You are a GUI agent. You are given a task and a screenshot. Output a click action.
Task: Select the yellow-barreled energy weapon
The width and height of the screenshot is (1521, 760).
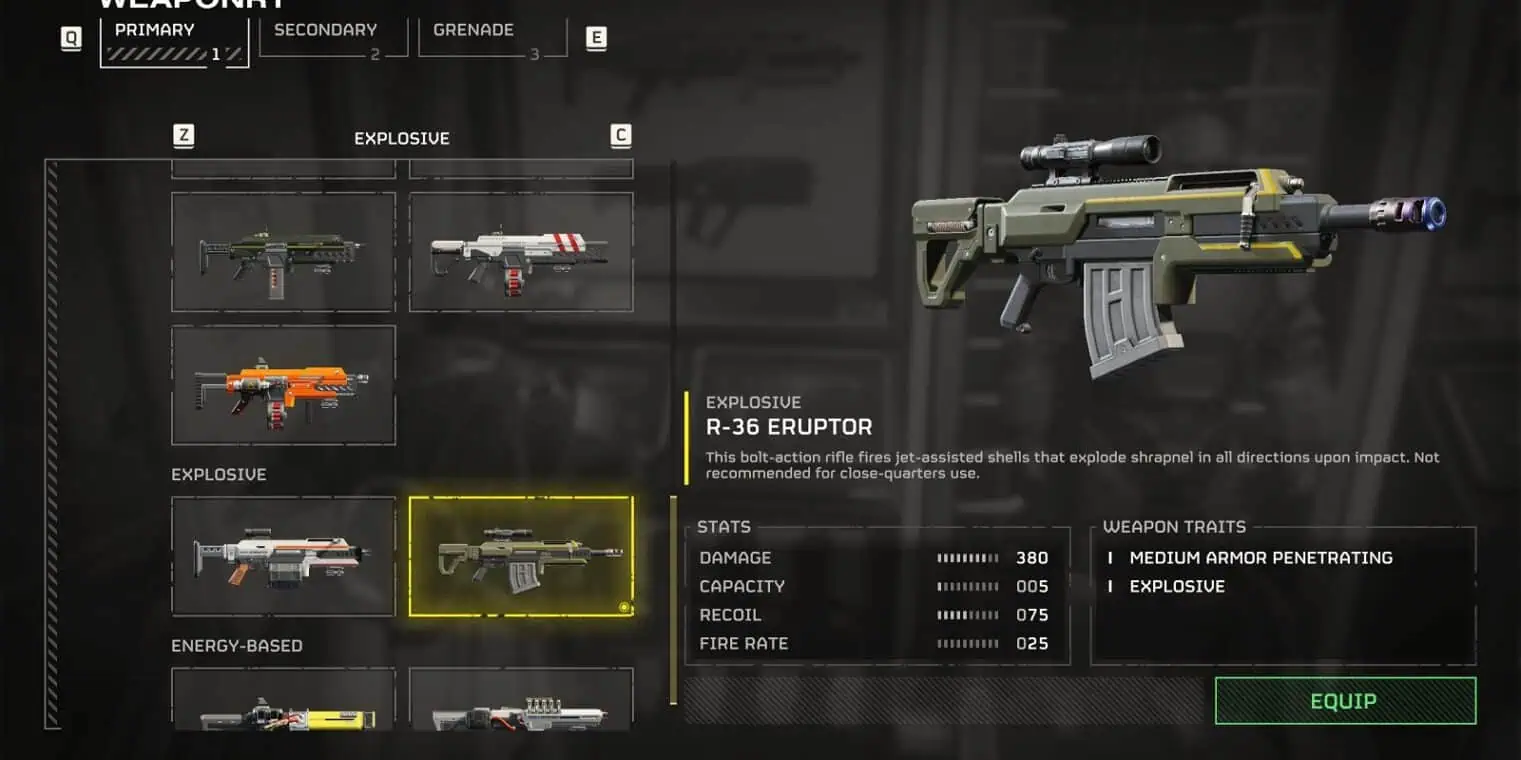pos(283,702)
